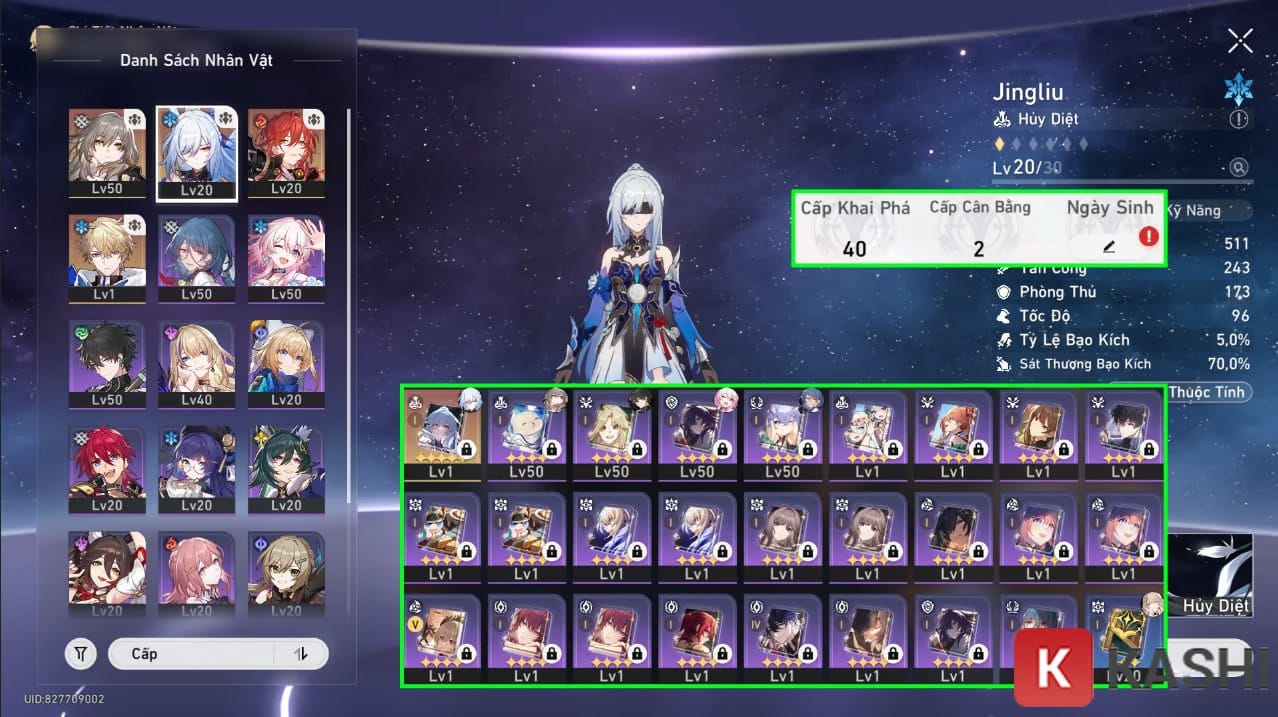This screenshot has height=717, width=1278.
Task: Select Himeko's red-haired portrait
Action: point(285,152)
